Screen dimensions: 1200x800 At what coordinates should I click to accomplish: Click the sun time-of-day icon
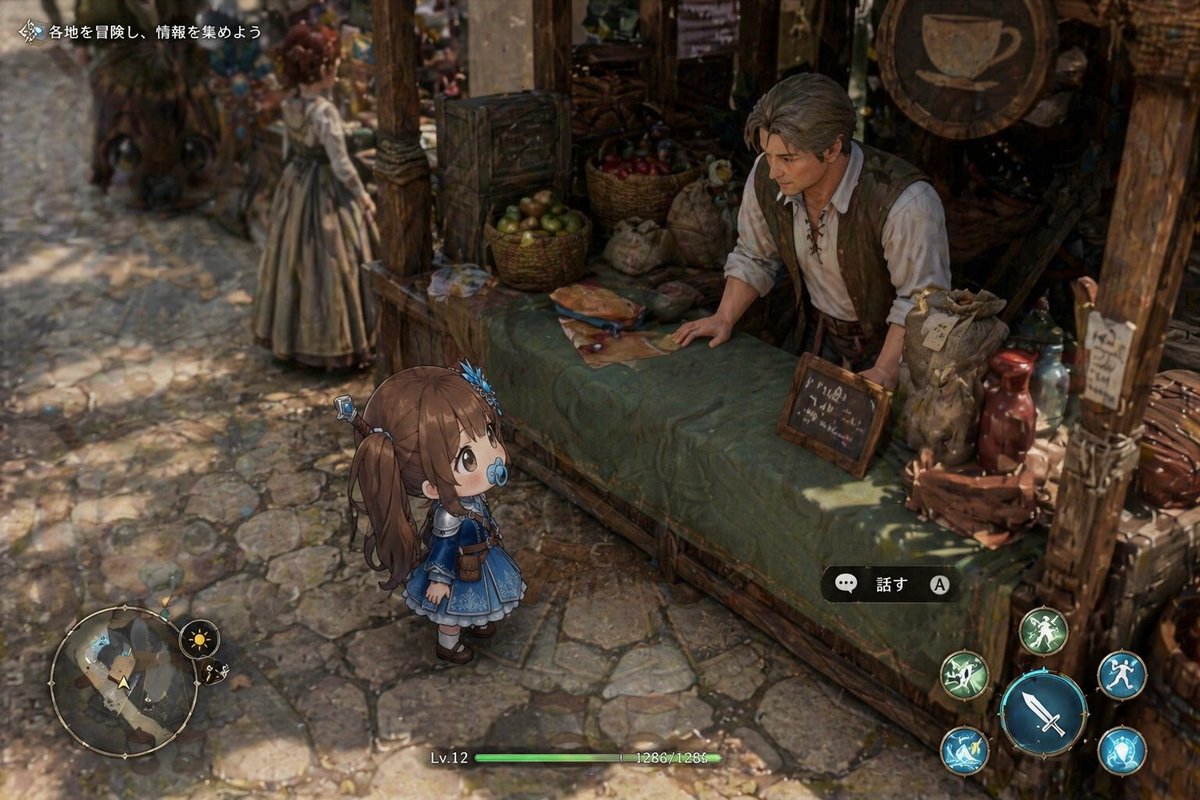click(199, 639)
